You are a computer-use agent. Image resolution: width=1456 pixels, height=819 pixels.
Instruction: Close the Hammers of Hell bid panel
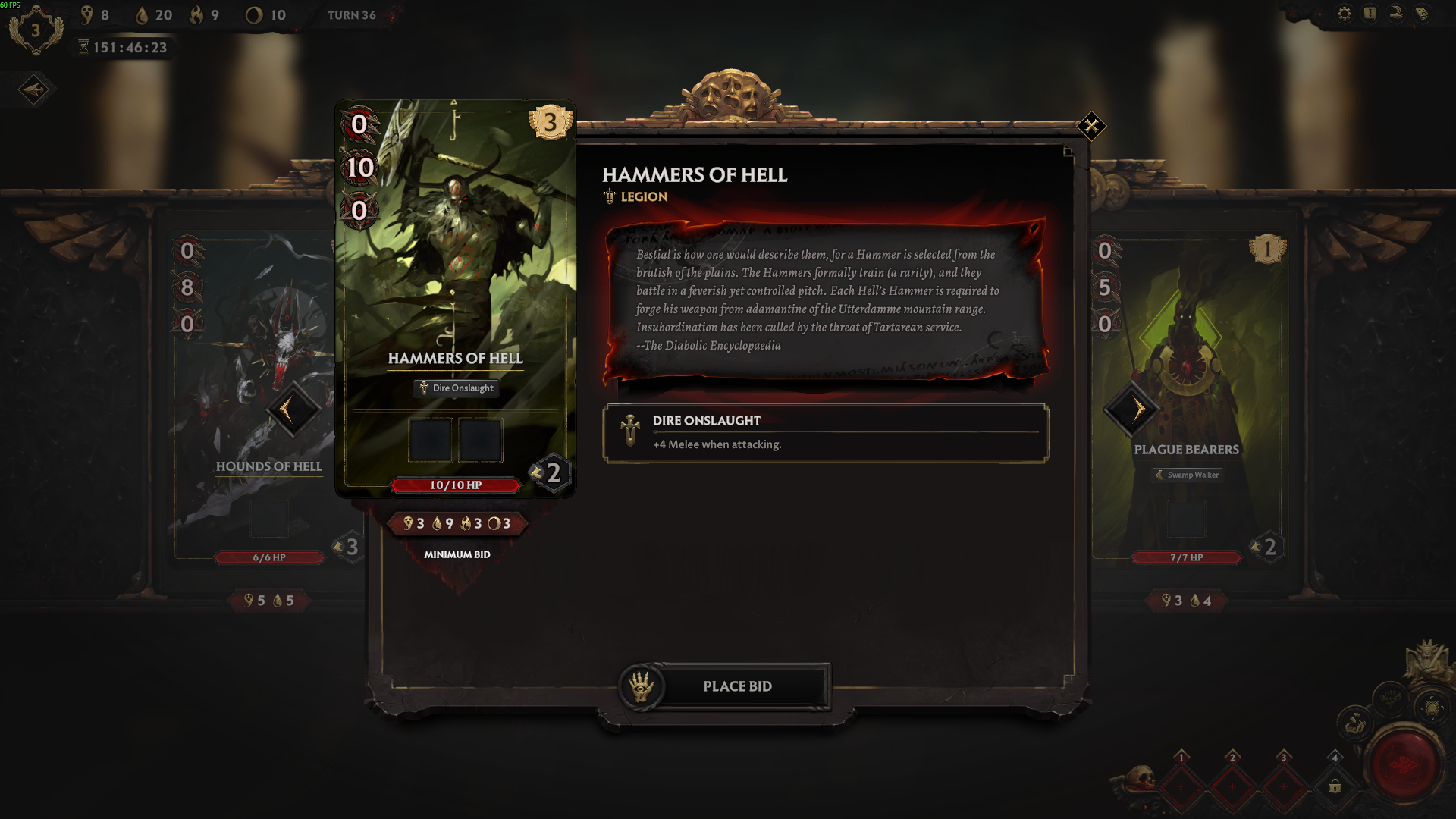pos(1091,126)
